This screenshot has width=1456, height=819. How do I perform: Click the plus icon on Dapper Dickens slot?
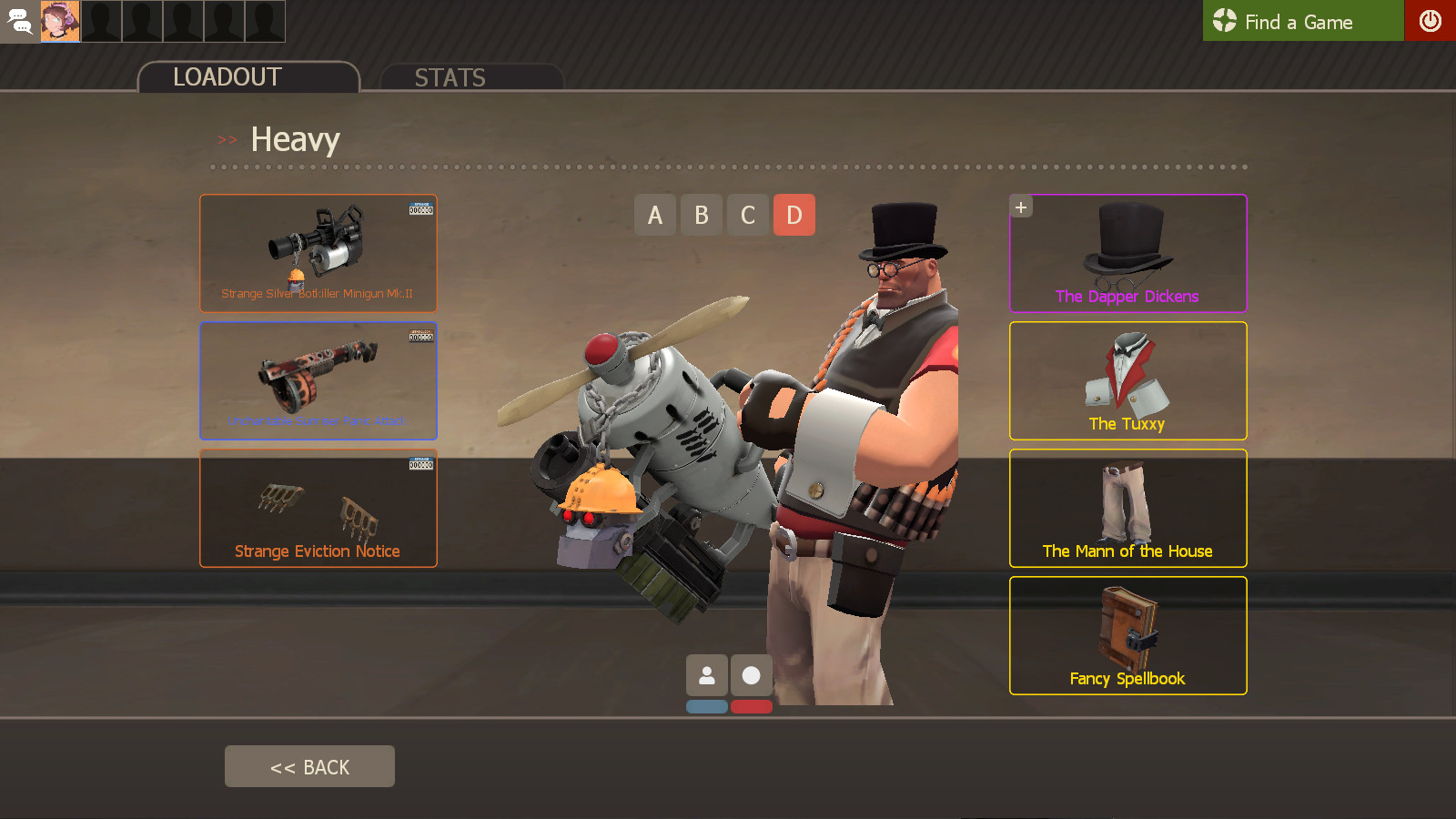tap(1020, 206)
